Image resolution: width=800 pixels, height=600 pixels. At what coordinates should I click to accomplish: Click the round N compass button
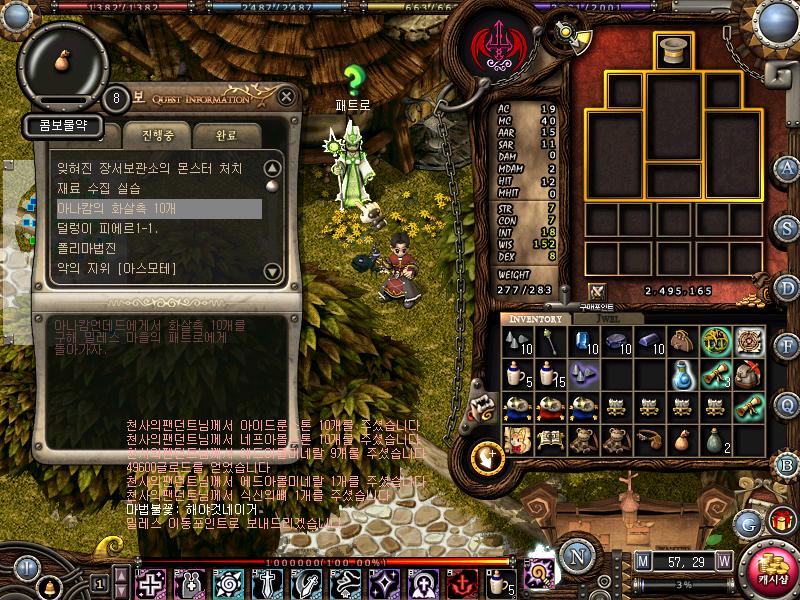point(576,555)
